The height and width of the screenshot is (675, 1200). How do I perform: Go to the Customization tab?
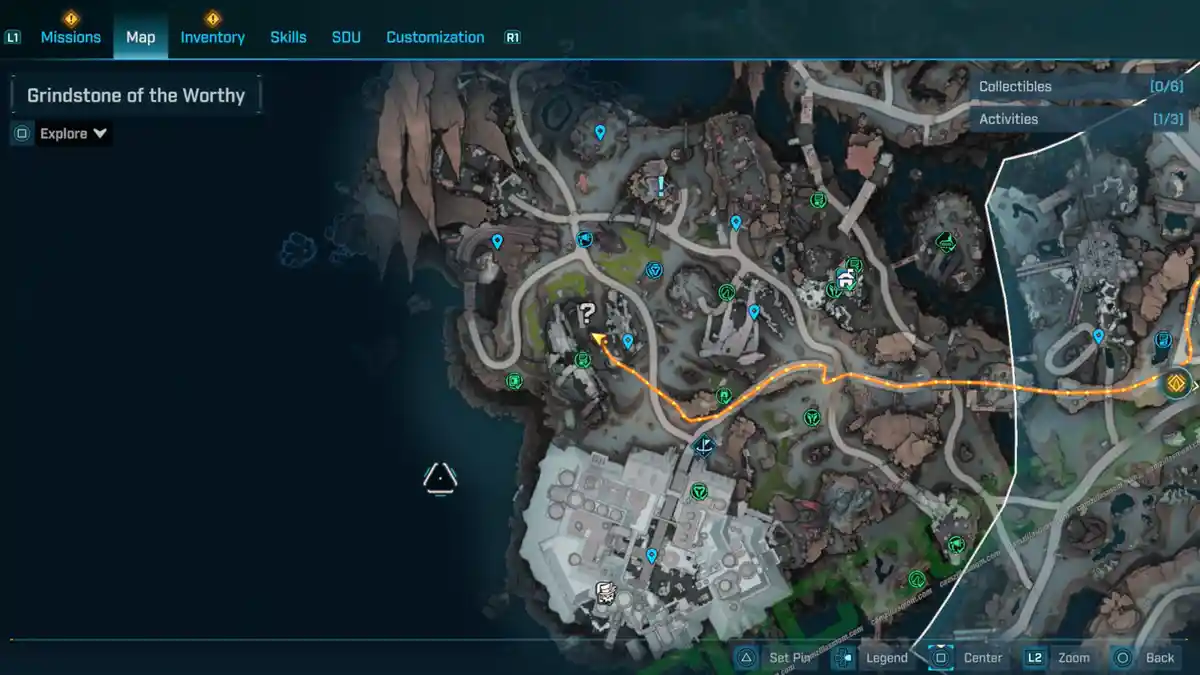435,37
